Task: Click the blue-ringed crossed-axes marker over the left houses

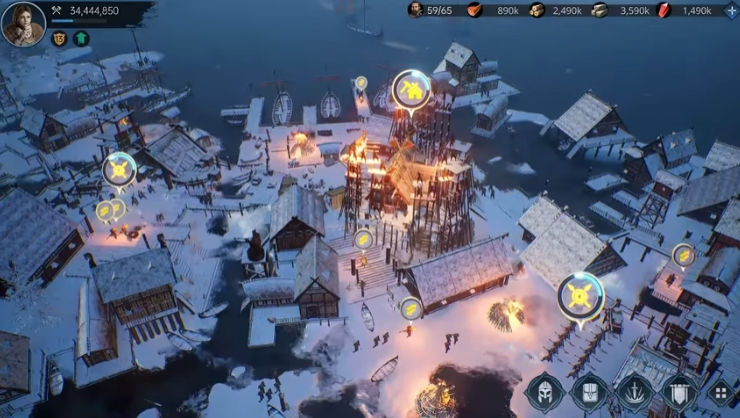Action: coord(119,169)
